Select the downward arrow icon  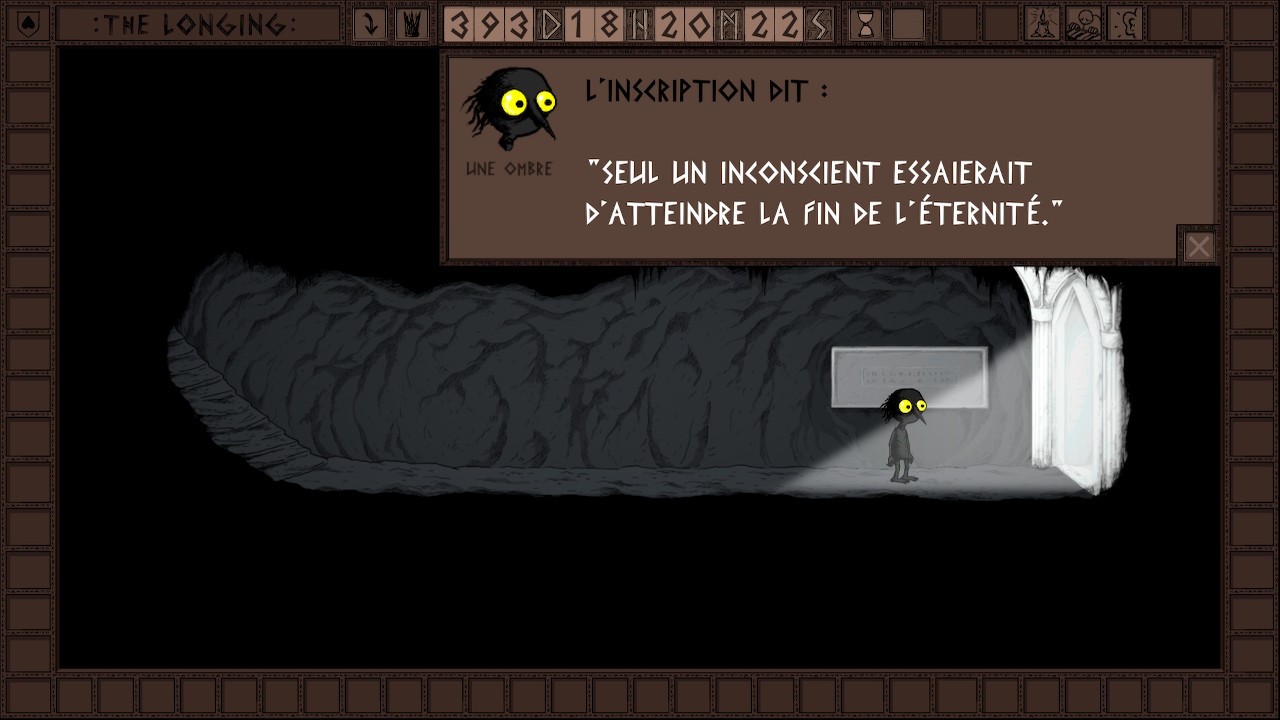tap(370, 24)
